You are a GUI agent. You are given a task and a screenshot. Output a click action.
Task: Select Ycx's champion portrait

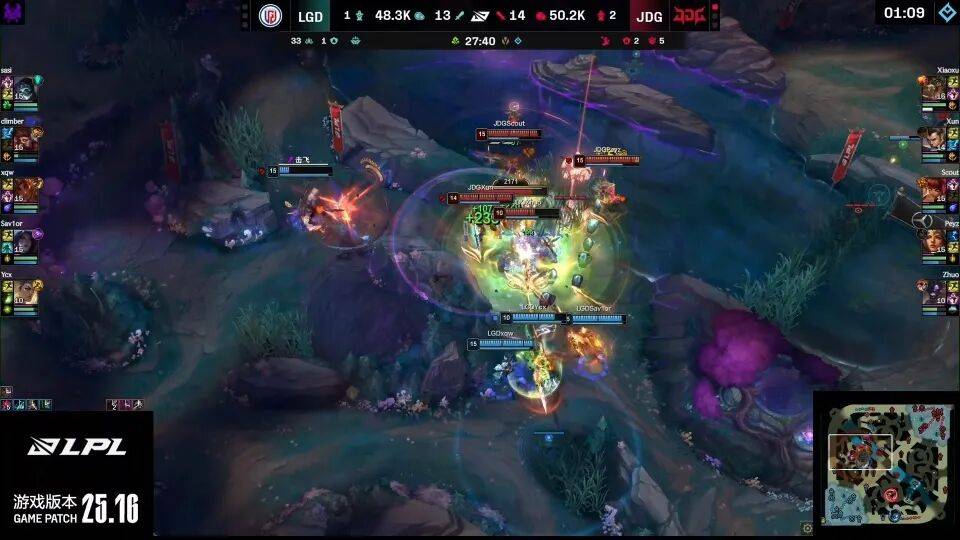tap(25, 292)
